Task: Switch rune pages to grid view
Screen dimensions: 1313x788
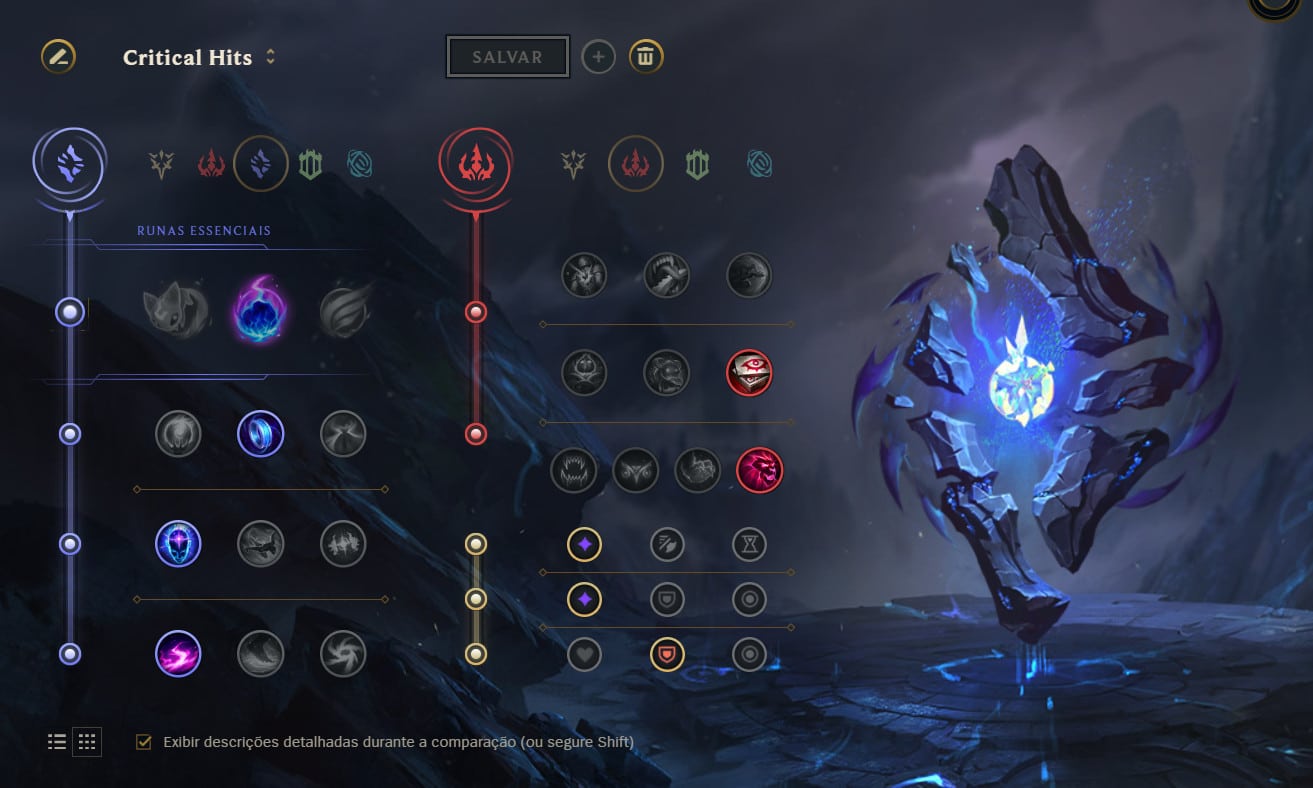Action: [86, 741]
